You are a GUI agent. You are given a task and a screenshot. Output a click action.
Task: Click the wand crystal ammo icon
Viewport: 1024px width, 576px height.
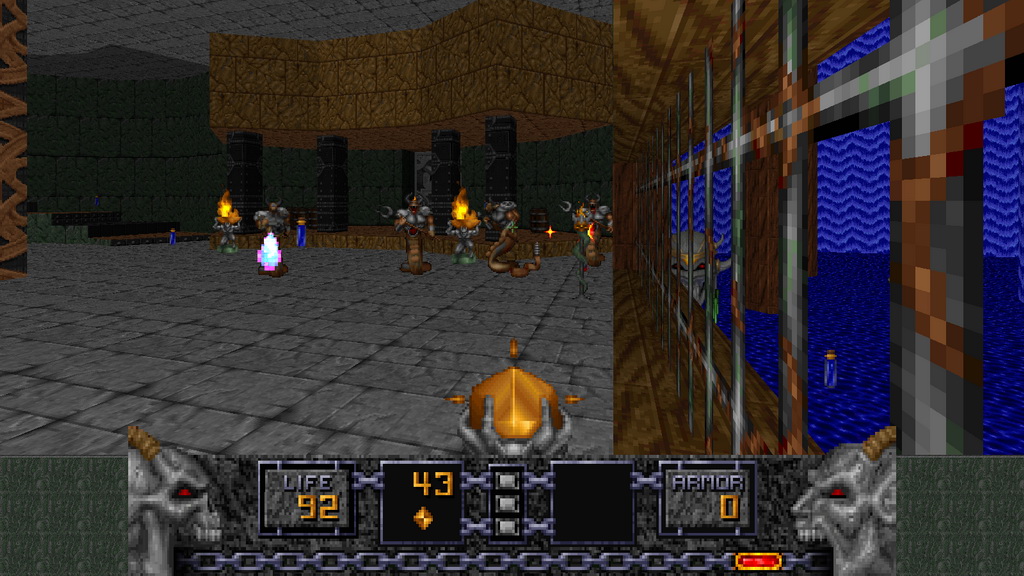(x=423, y=518)
